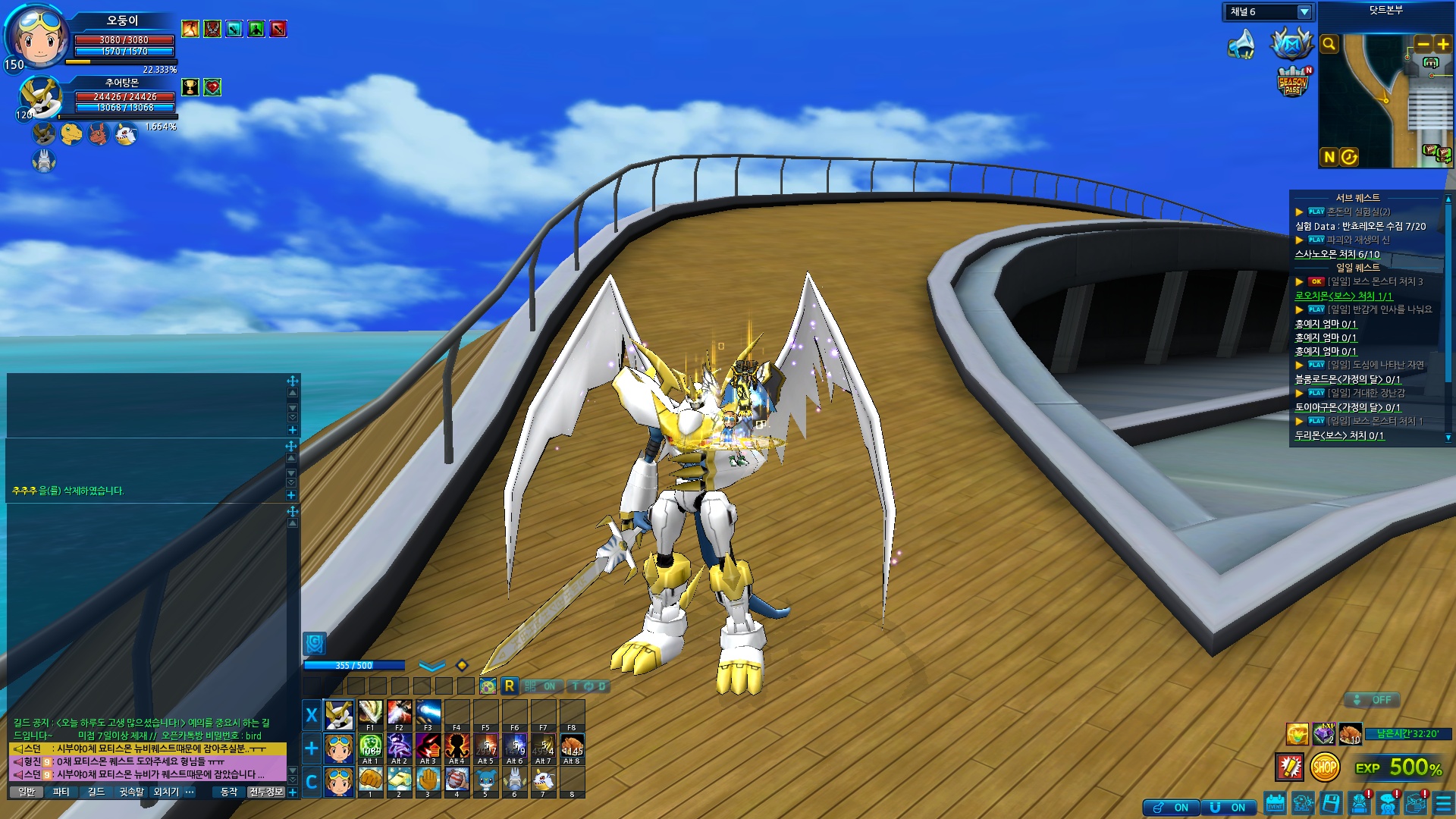
Task: Use the roast chicken item in Alt 8
Action: click(x=572, y=746)
